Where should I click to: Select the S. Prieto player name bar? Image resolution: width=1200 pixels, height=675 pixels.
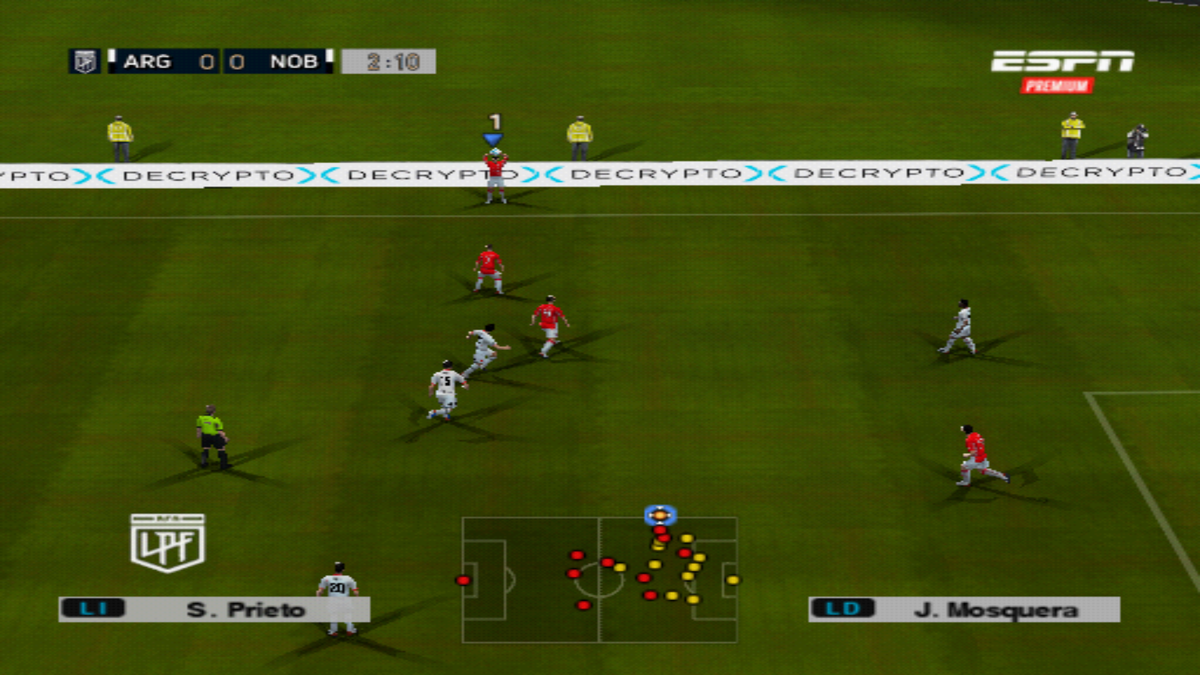[214, 609]
